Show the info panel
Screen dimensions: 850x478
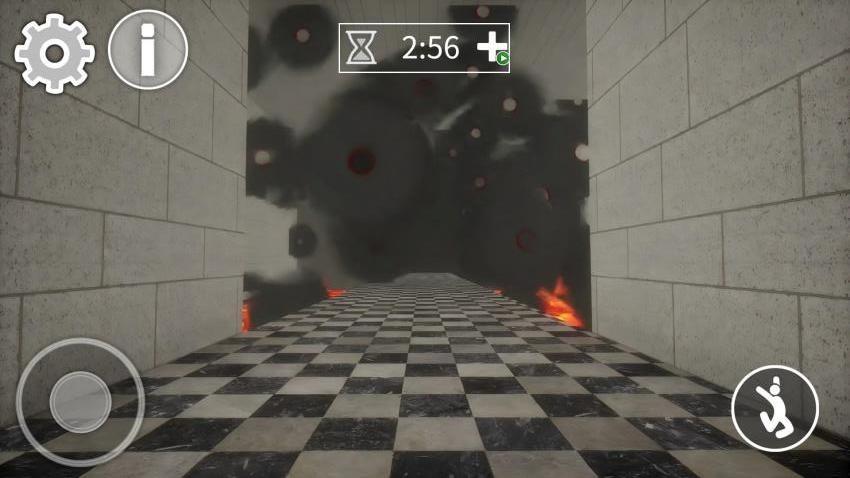tap(148, 50)
